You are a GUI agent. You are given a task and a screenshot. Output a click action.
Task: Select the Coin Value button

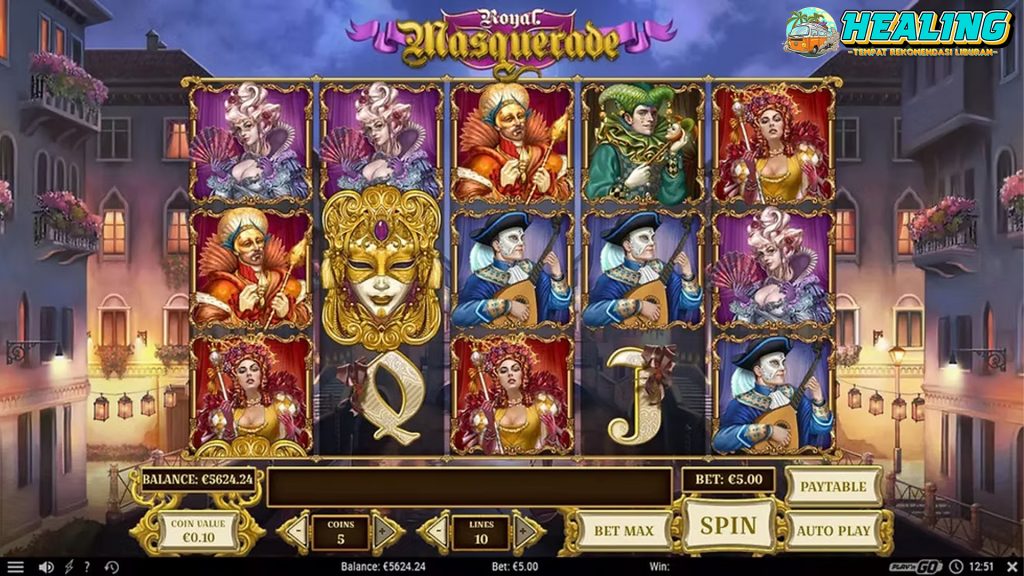(x=197, y=531)
